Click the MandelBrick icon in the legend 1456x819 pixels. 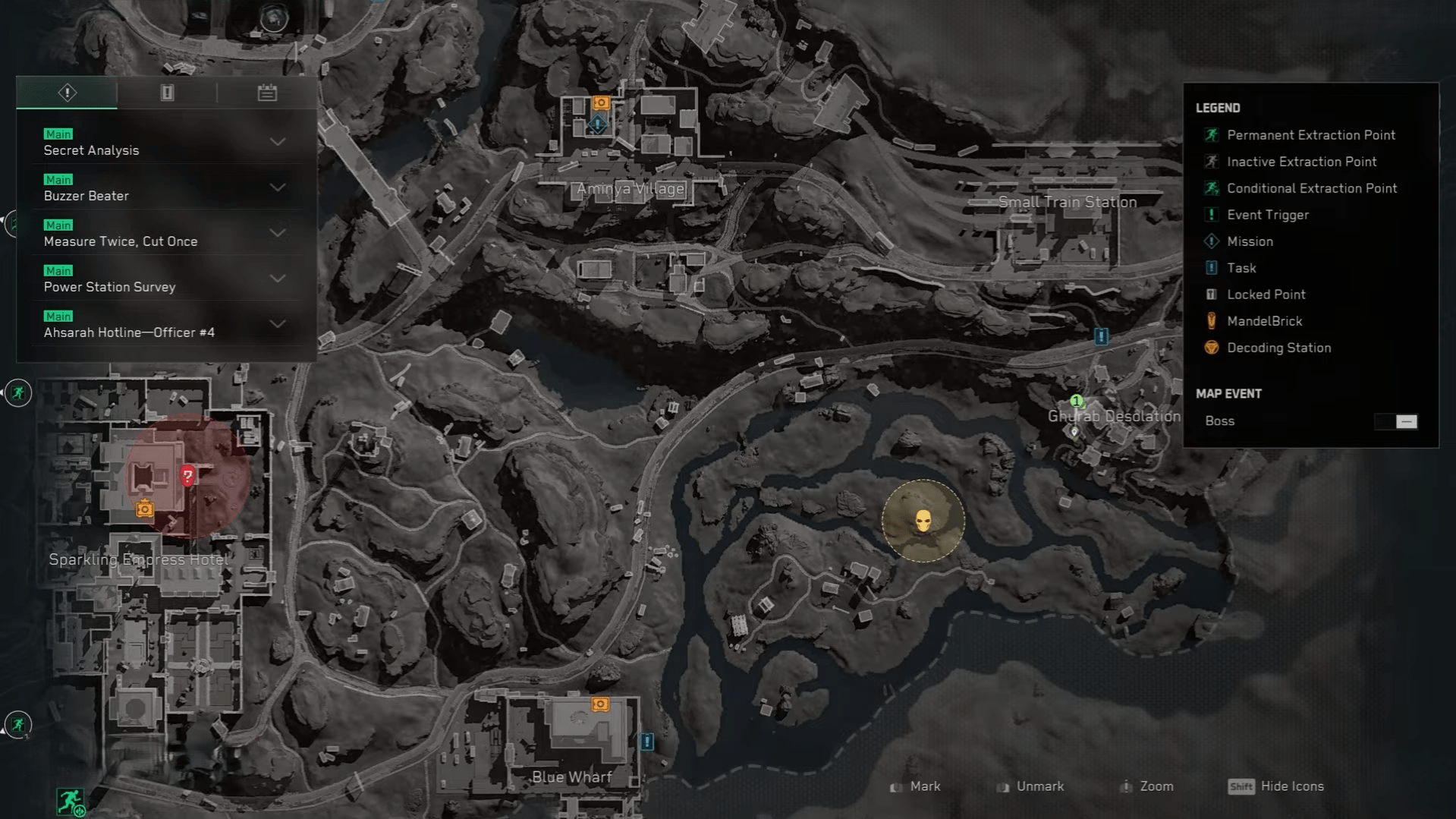(x=1212, y=320)
